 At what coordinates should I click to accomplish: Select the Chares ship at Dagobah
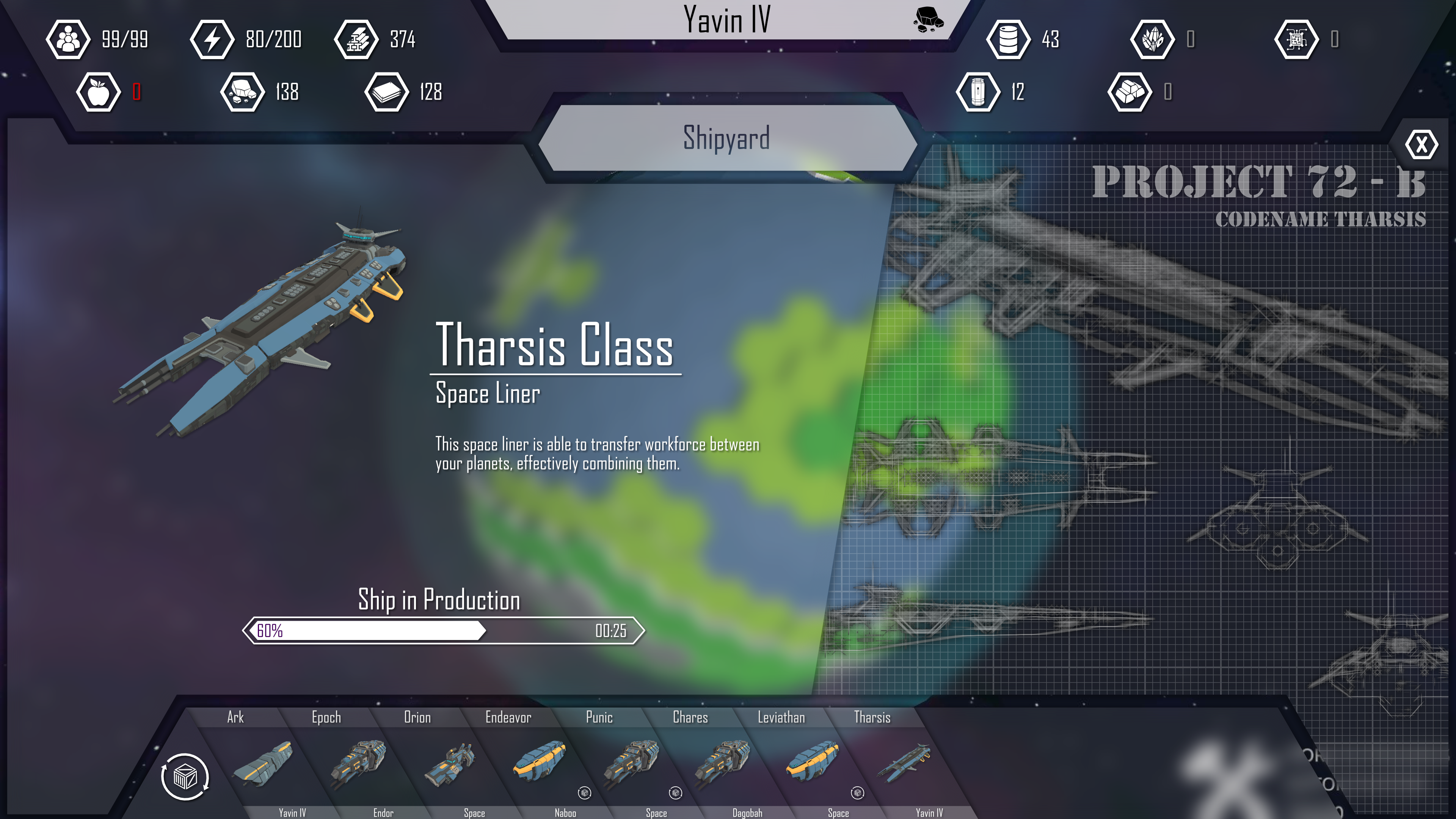722,763
